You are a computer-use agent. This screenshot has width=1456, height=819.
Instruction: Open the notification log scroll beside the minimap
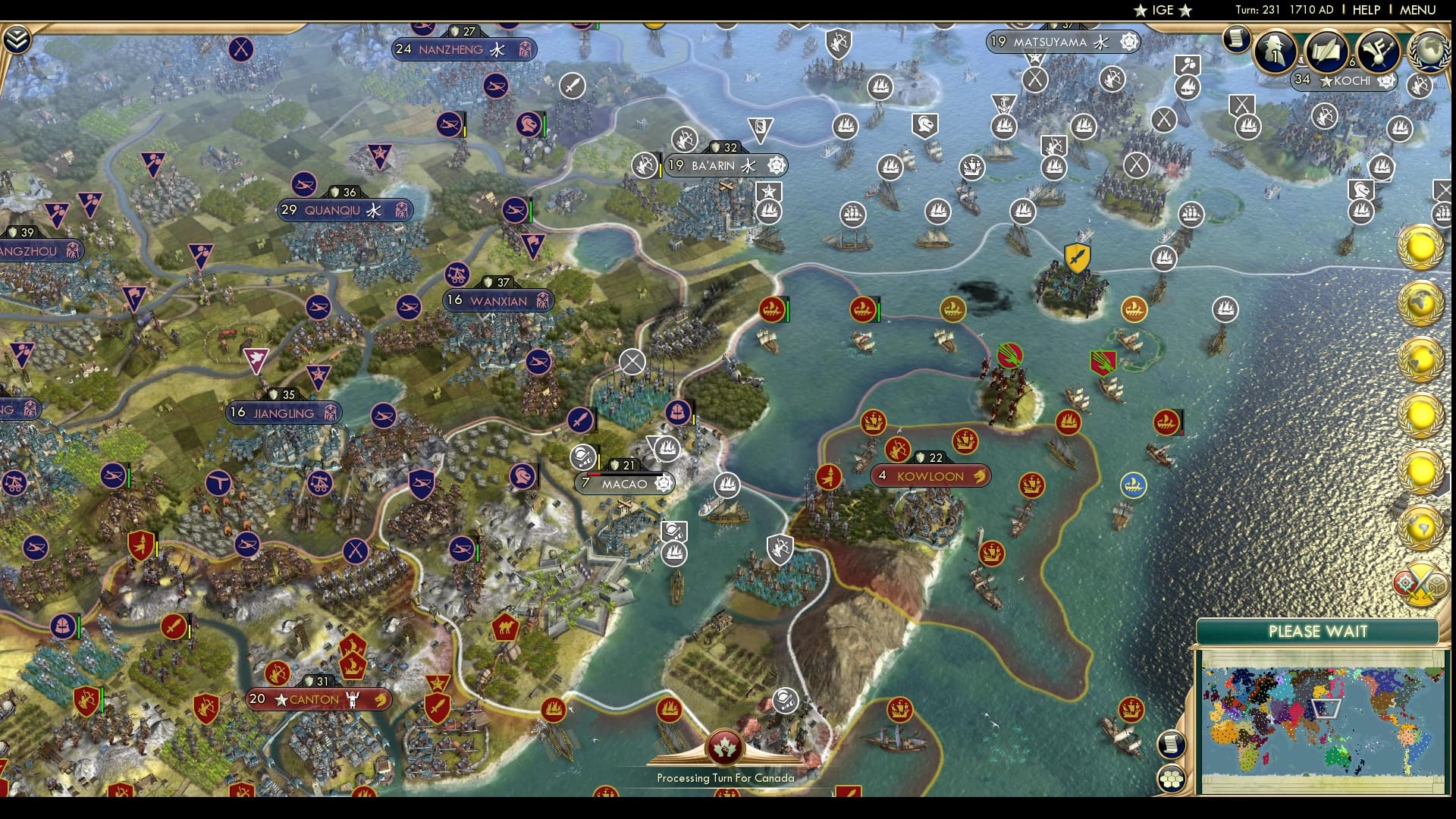[1171, 745]
